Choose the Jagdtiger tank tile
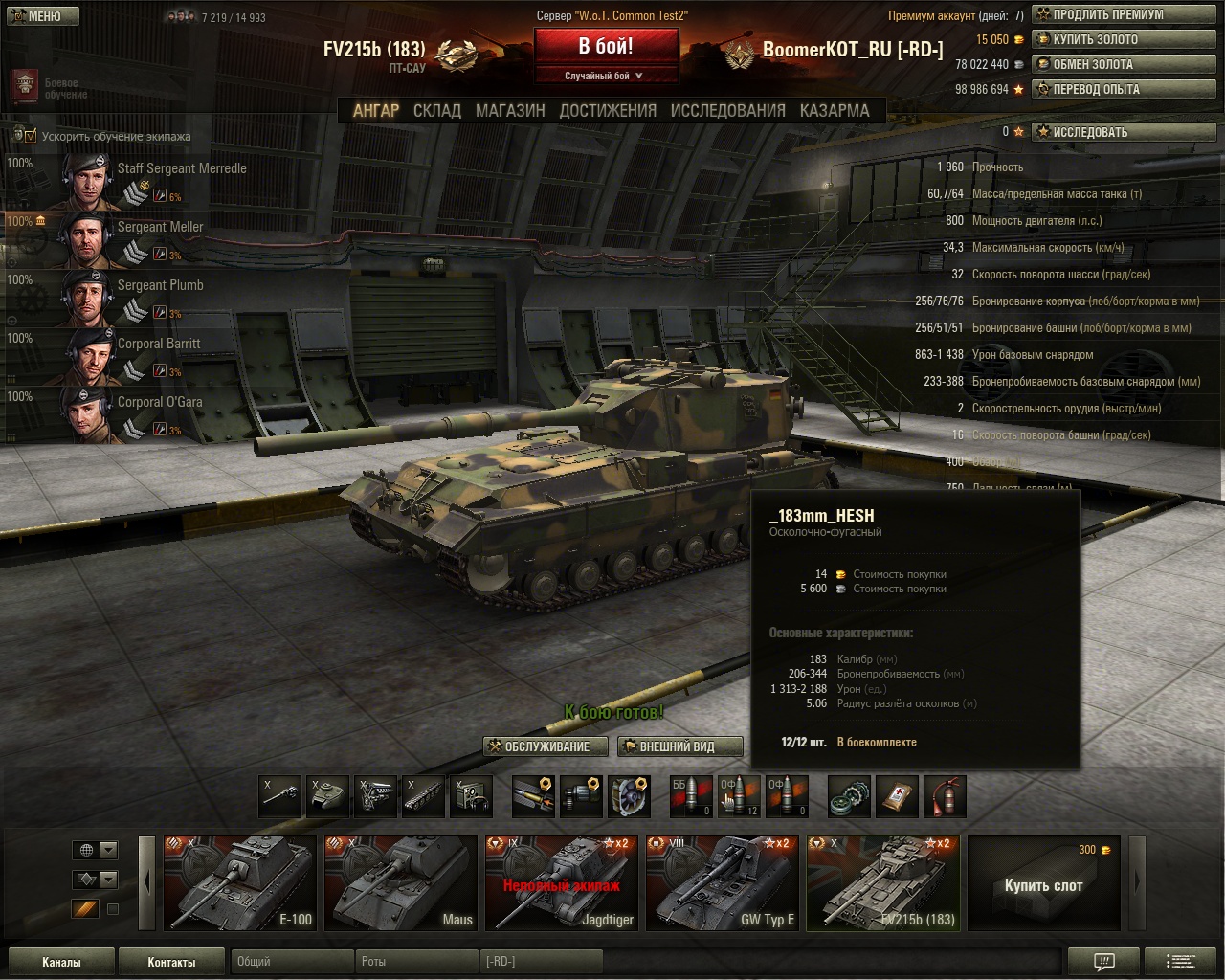This screenshot has height=980, width=1225. tap(561, 882)
